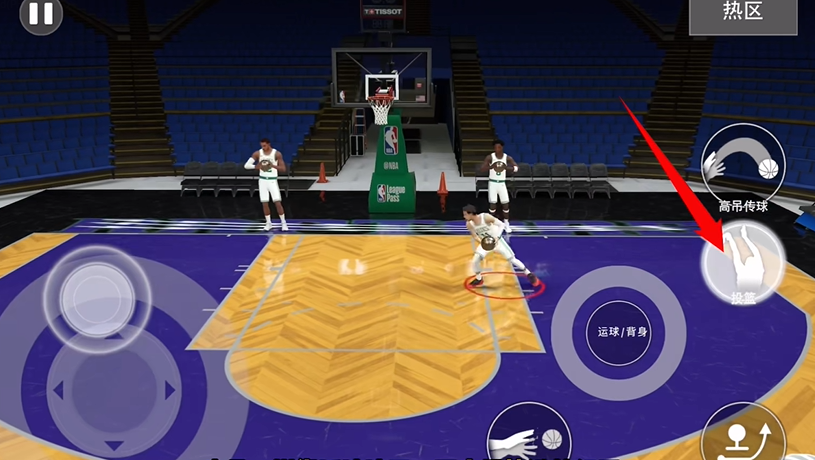Tap the player-with-arrow action button

tap(743, 436)
